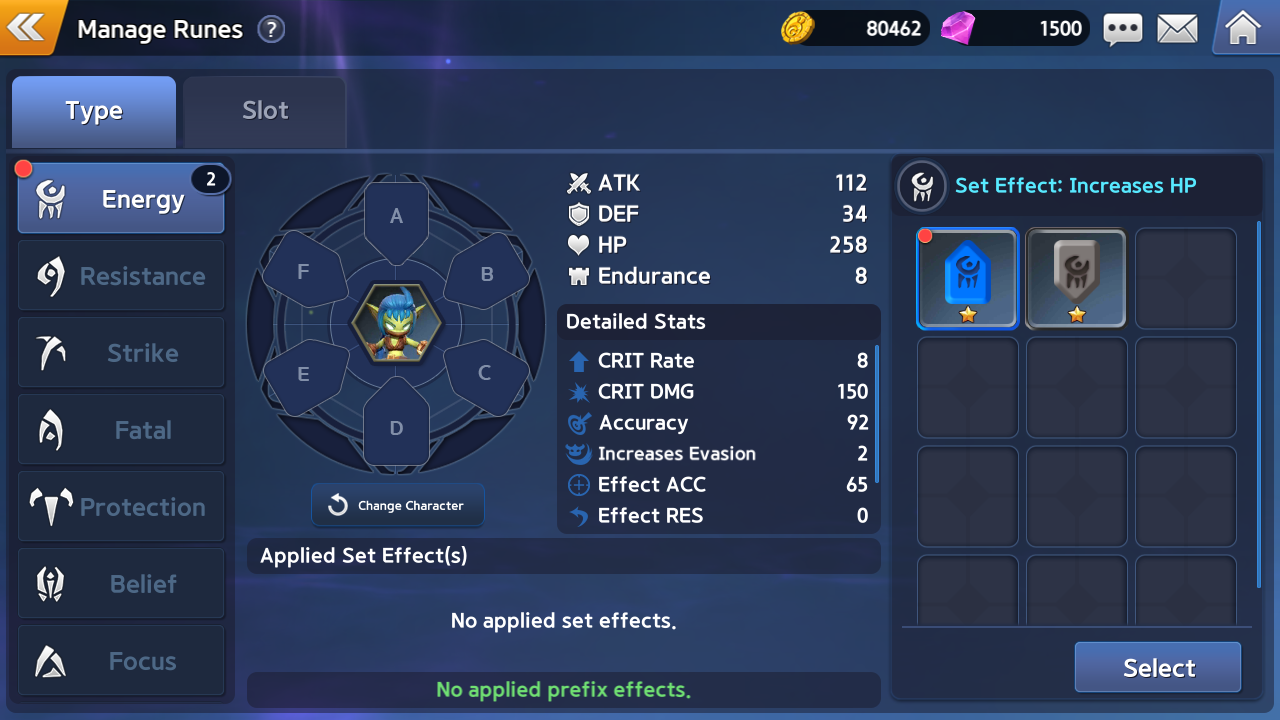Select the gray Energy rune
The image size is (1280, 720).
1076,279
